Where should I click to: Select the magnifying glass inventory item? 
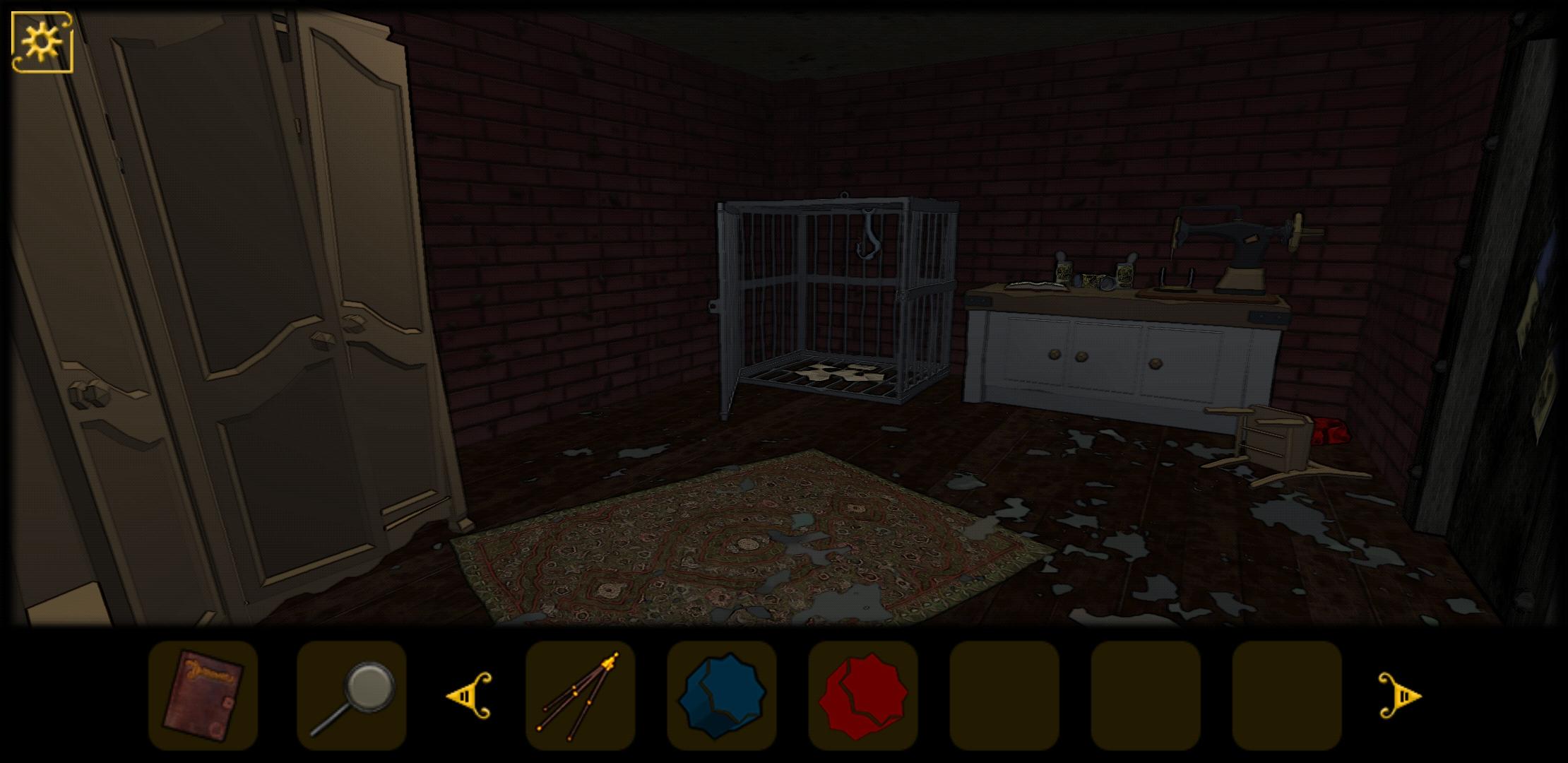(x=351, y=696)
